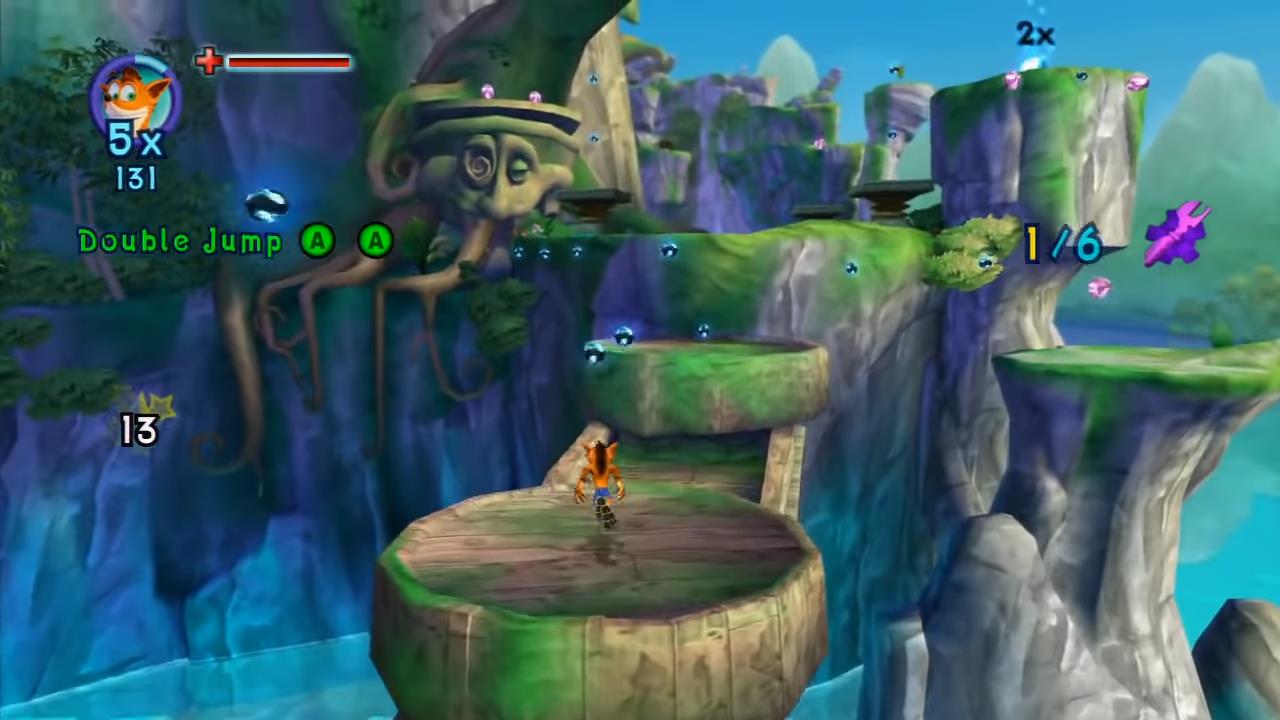Screen dimensions: 1280x720
Task: Click Crash's portrait lives icon
Action: coord(135,94)
